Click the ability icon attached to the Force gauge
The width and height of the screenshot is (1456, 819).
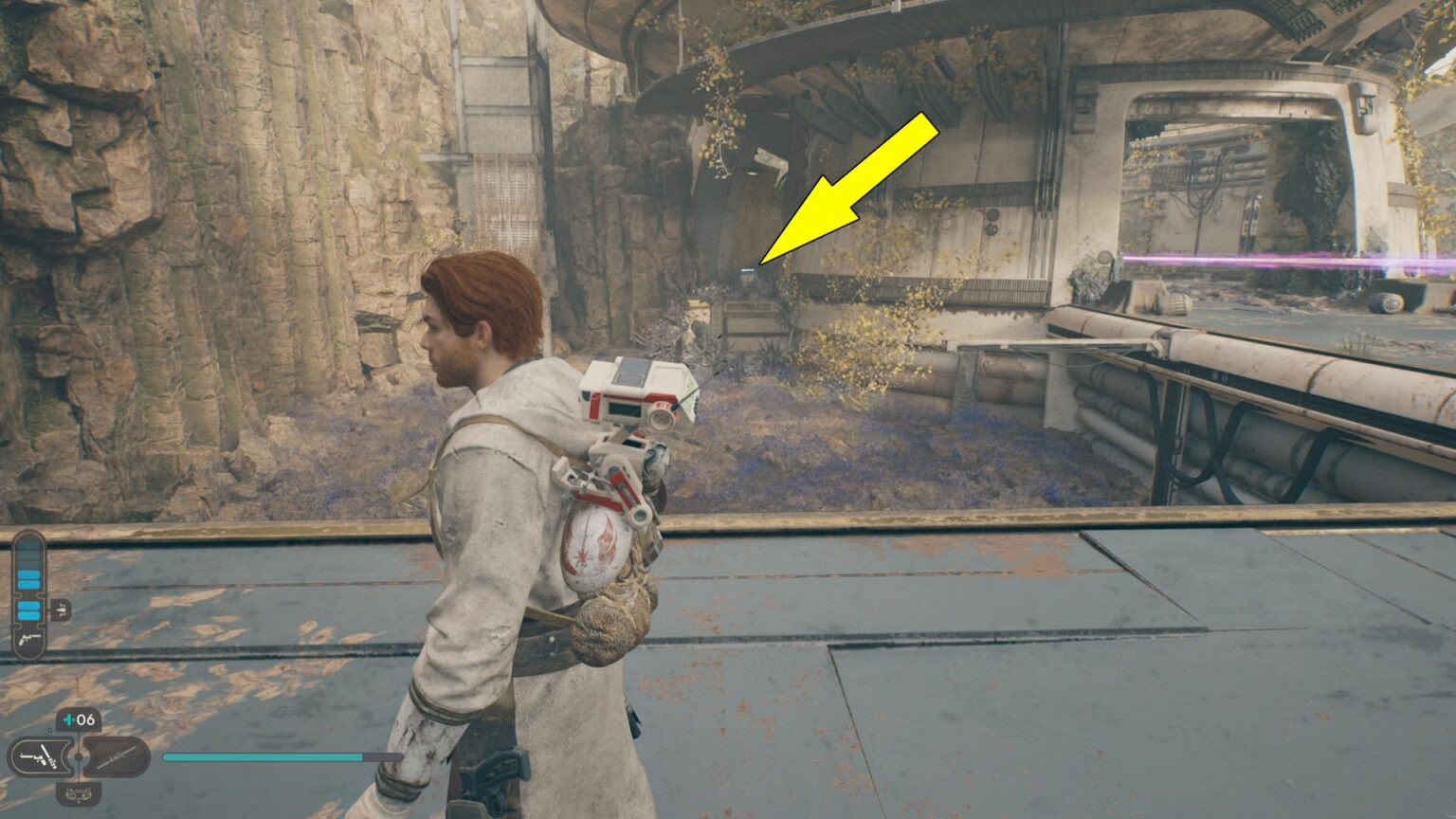(62, 610)
